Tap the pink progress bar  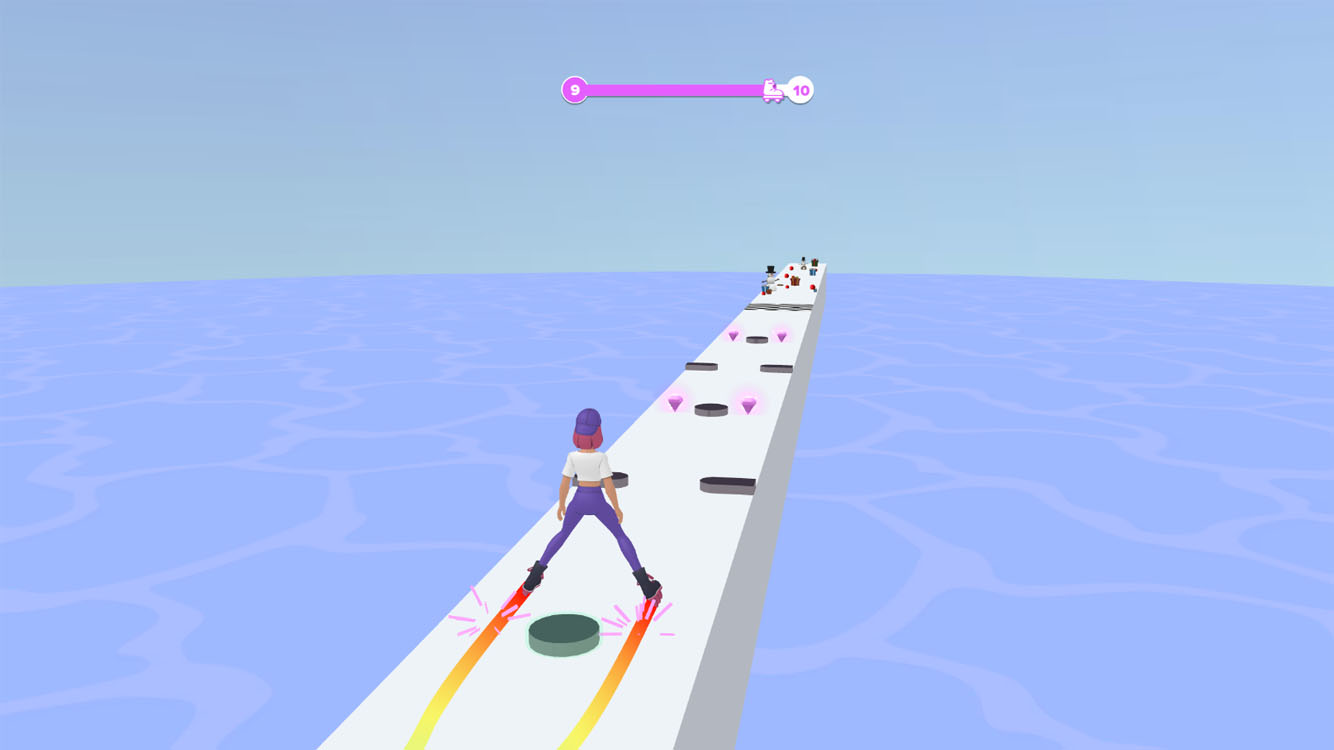coord(680,89)
